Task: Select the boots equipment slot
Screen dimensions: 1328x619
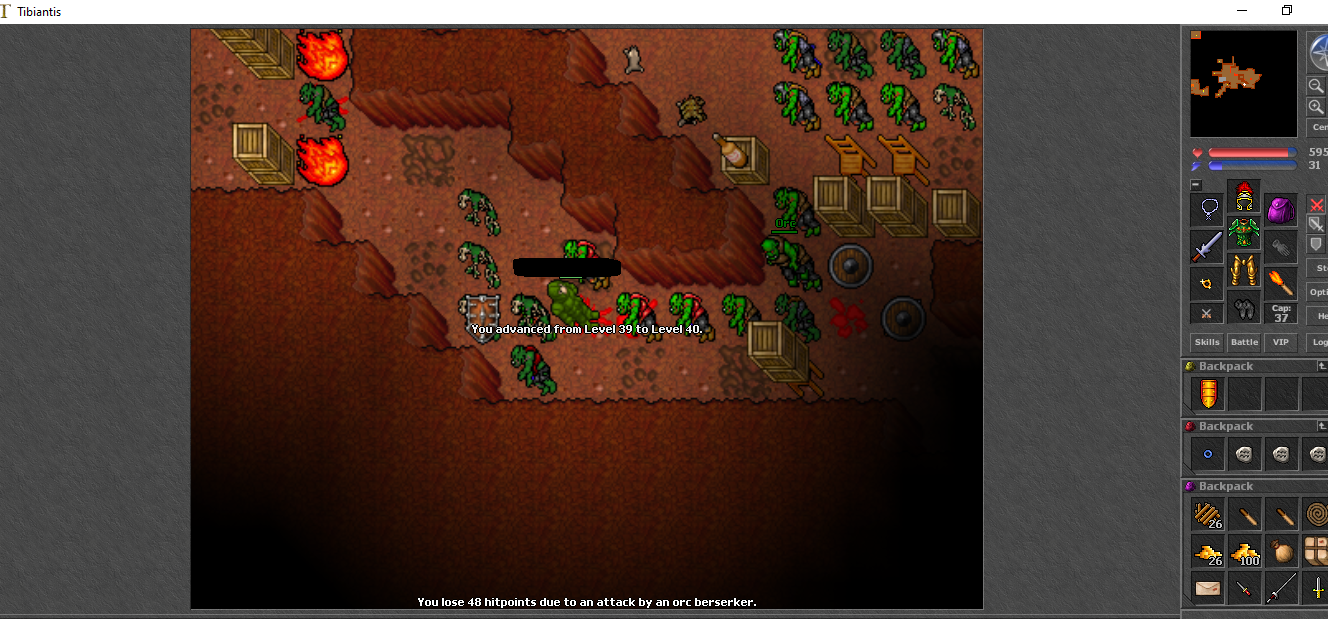Action: click(x=1244, y=307)
